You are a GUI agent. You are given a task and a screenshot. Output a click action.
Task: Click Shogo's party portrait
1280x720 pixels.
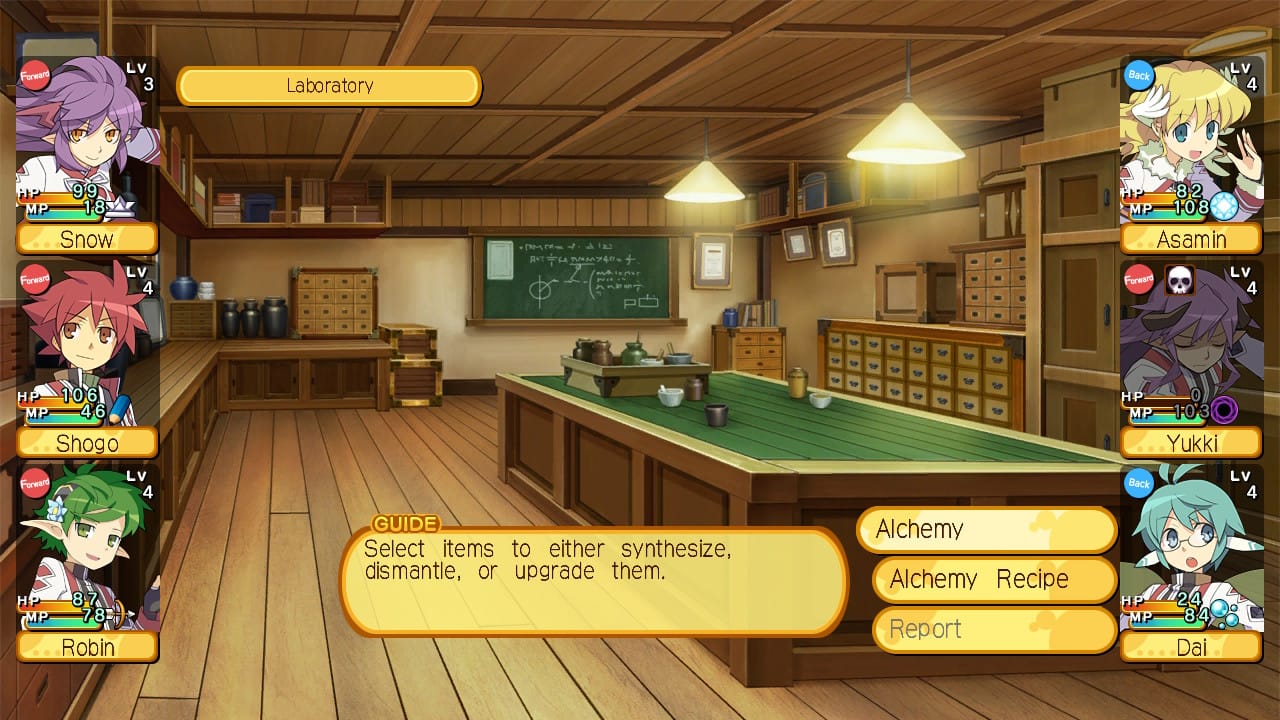click(x=87, y=345)
